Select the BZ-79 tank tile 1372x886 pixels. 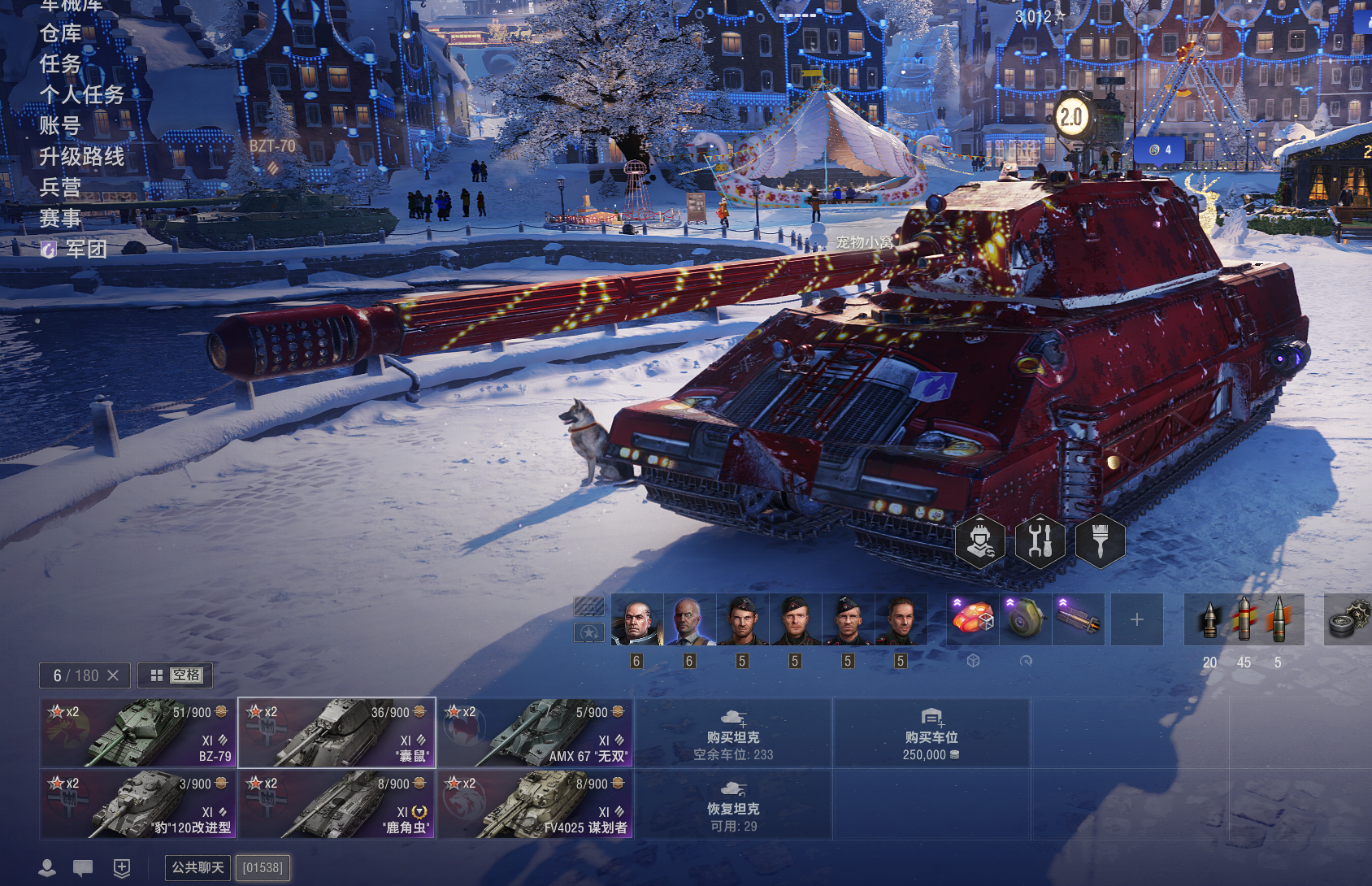coord(138,733)
